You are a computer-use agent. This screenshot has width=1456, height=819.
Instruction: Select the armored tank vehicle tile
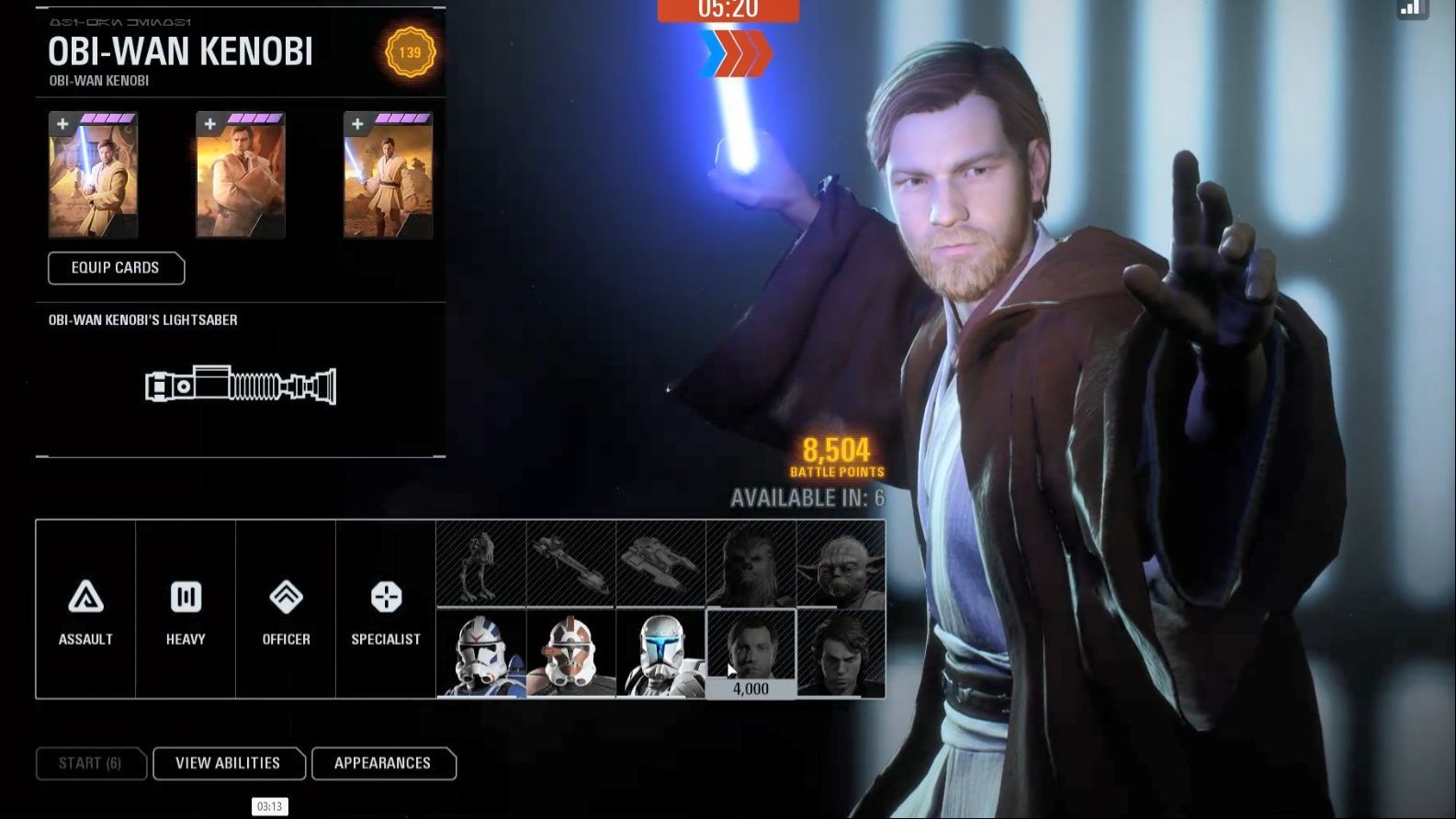660,564
